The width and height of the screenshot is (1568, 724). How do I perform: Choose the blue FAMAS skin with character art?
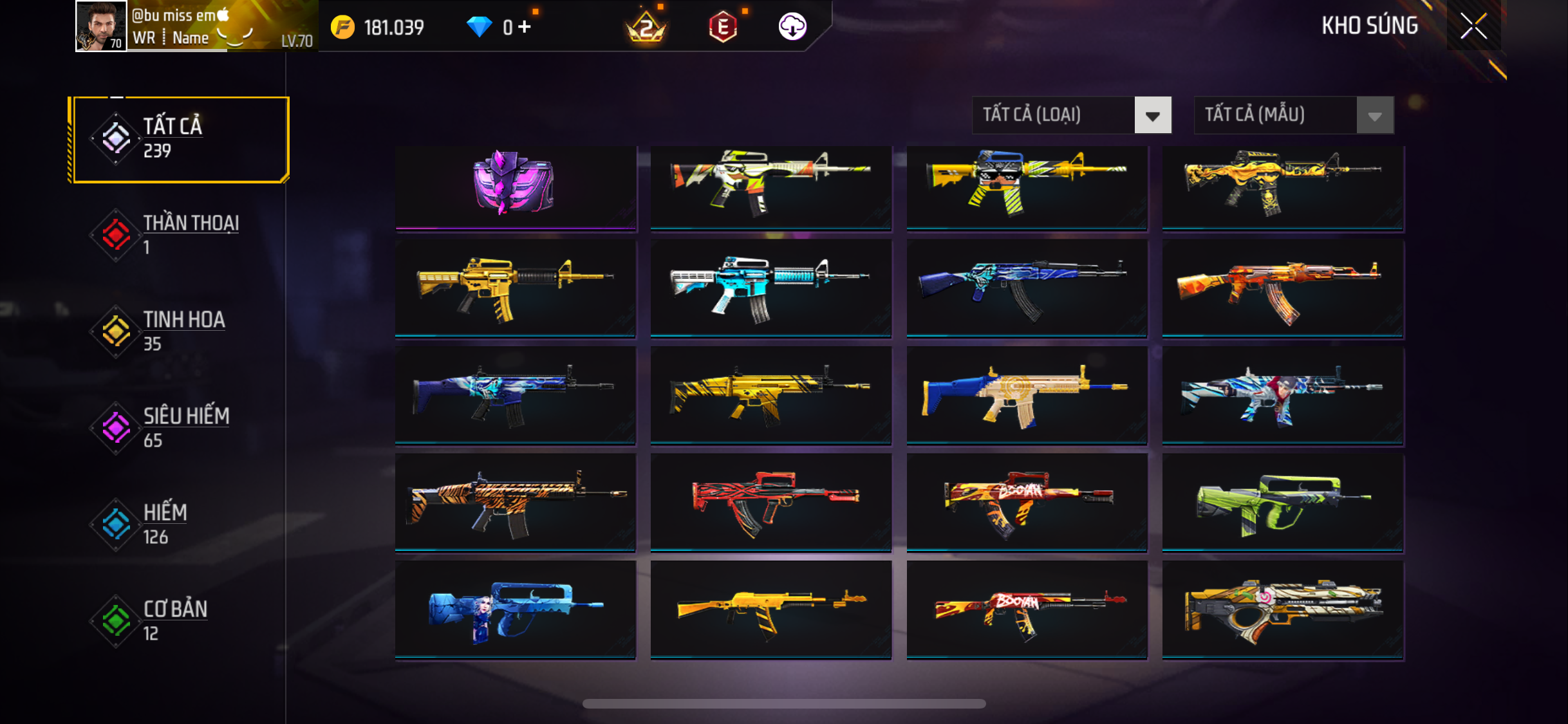(x=515, y=609)
